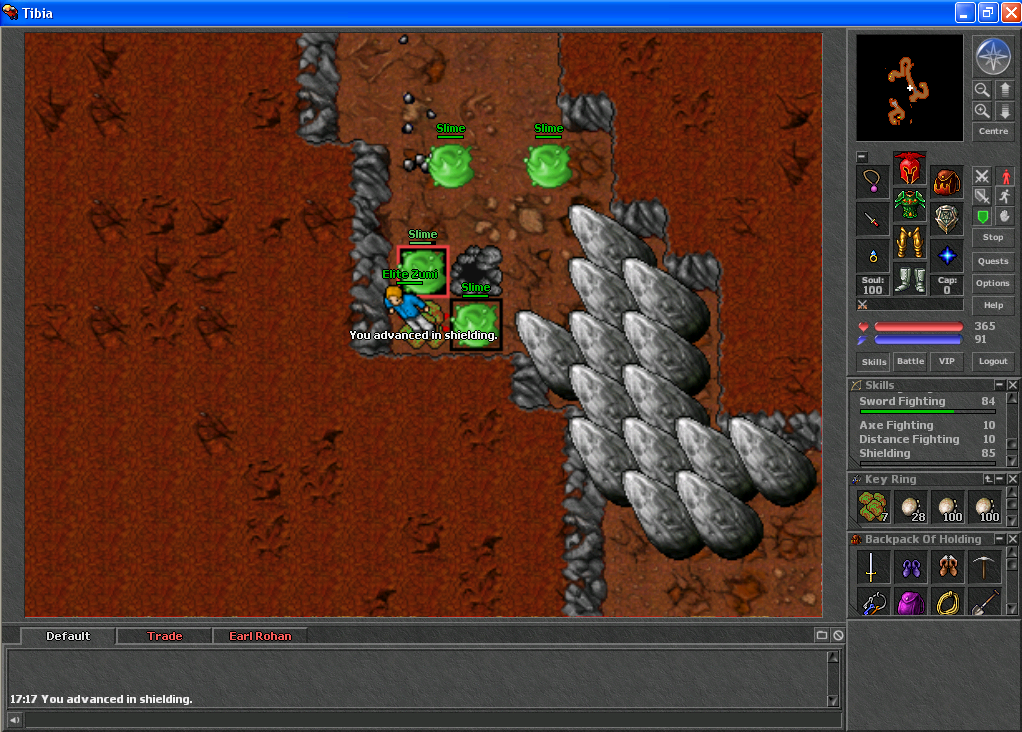Viewport: 1022px width, 732px height.
Task: Select the red helmet equipment slot
Action: tap(909, 167)
